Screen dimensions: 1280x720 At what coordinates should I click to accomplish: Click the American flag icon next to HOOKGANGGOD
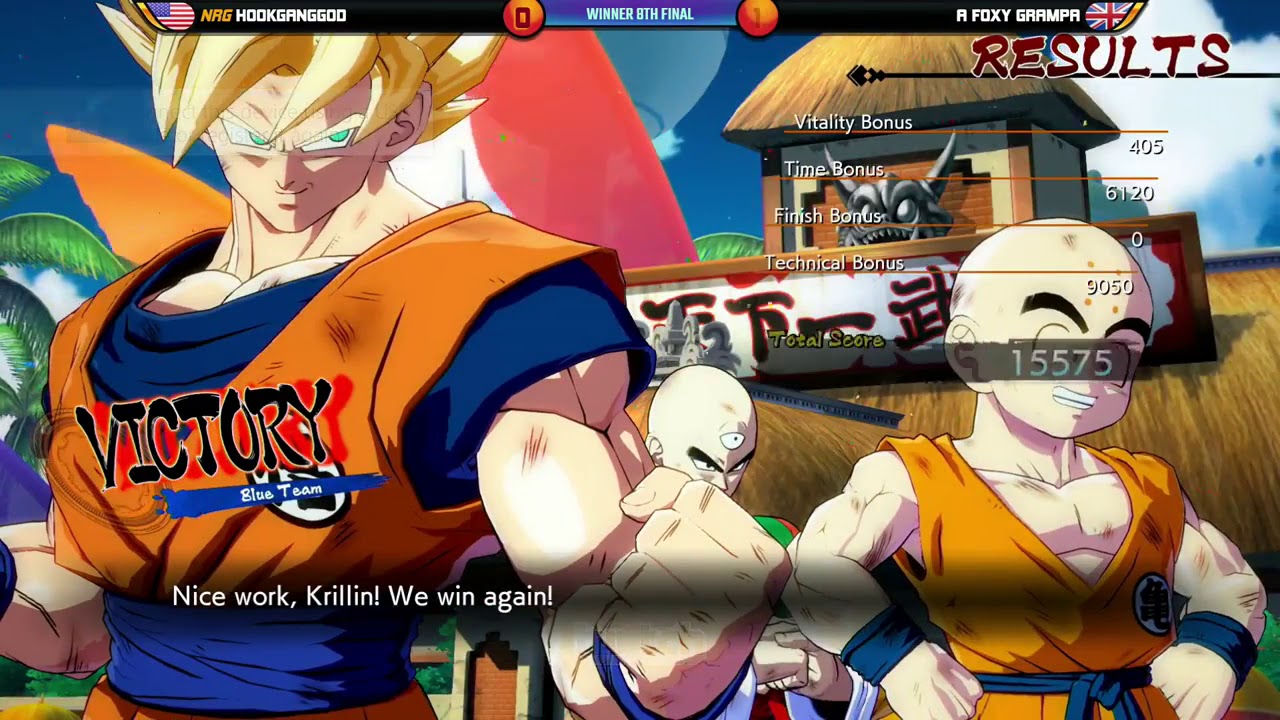coord(172,15)
